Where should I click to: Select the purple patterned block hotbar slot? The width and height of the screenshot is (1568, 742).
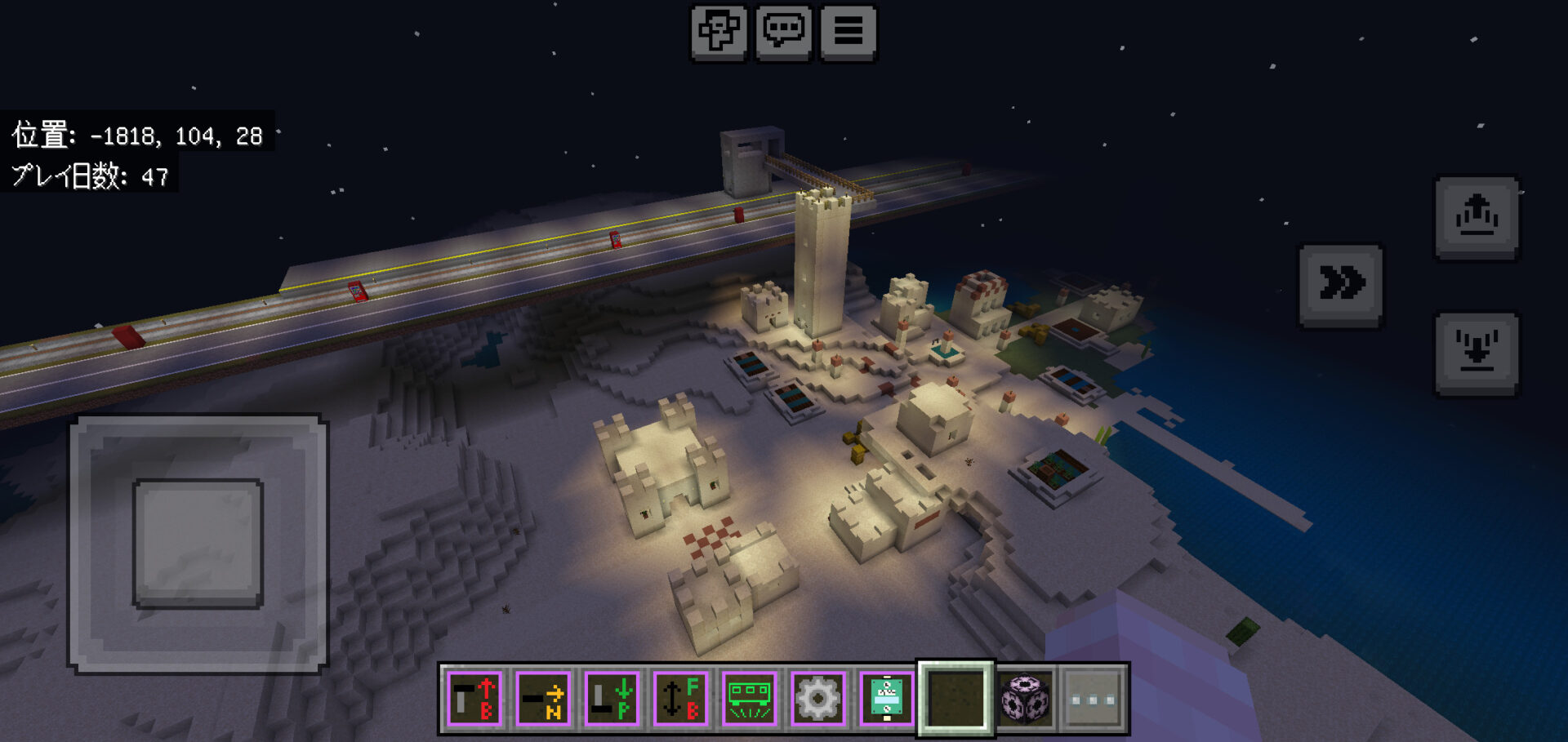(x=1025, y=700)
